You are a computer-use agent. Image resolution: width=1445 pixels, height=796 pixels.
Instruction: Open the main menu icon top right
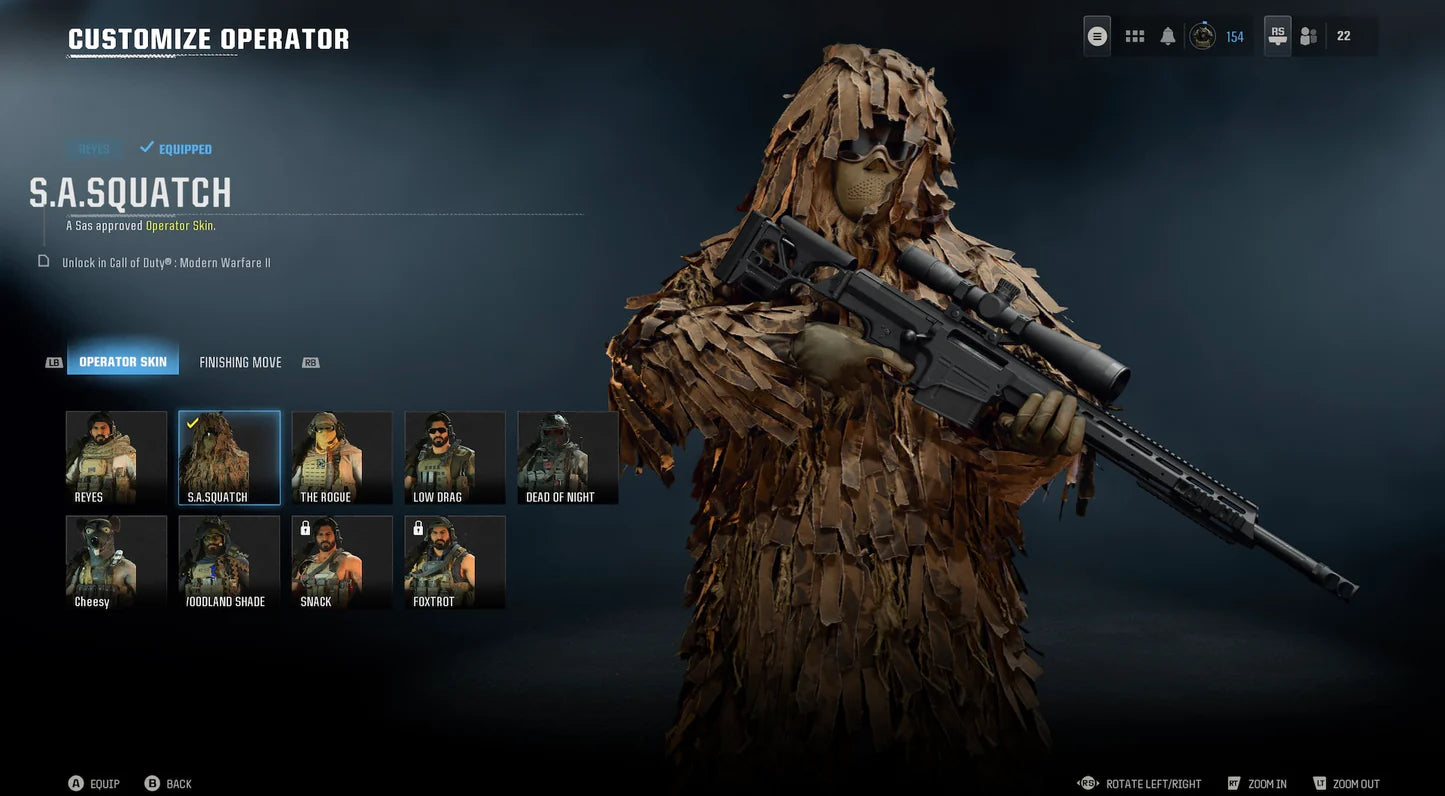click(1095, 35)
